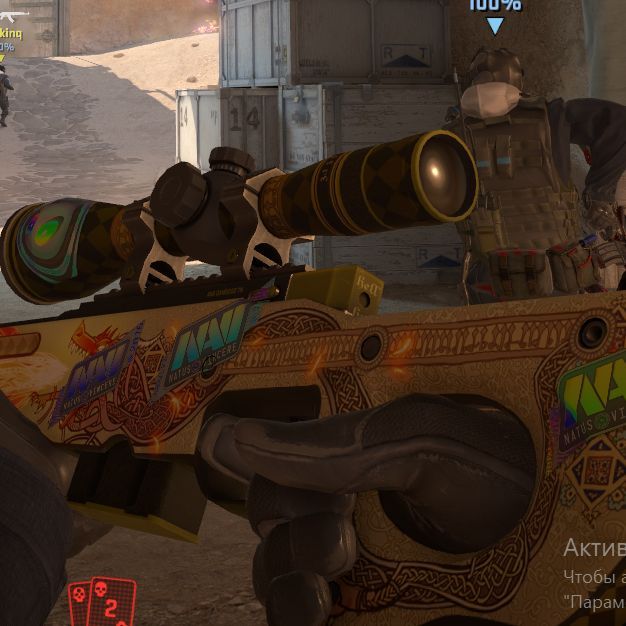Click the blue triangle teammate marker under 100%
Viewport: 626px width, 626px height.
click(x=495, y=25)
